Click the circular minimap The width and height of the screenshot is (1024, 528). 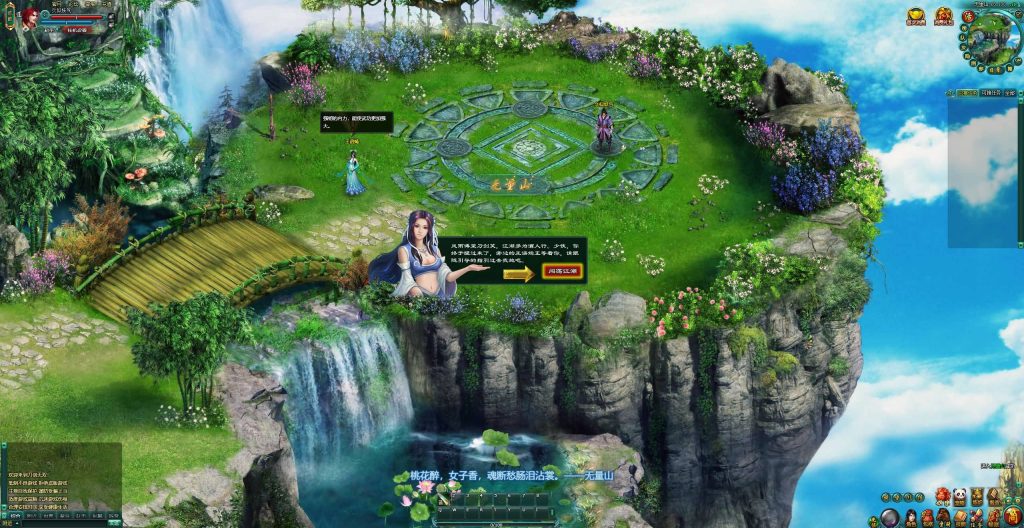point(993,39)
